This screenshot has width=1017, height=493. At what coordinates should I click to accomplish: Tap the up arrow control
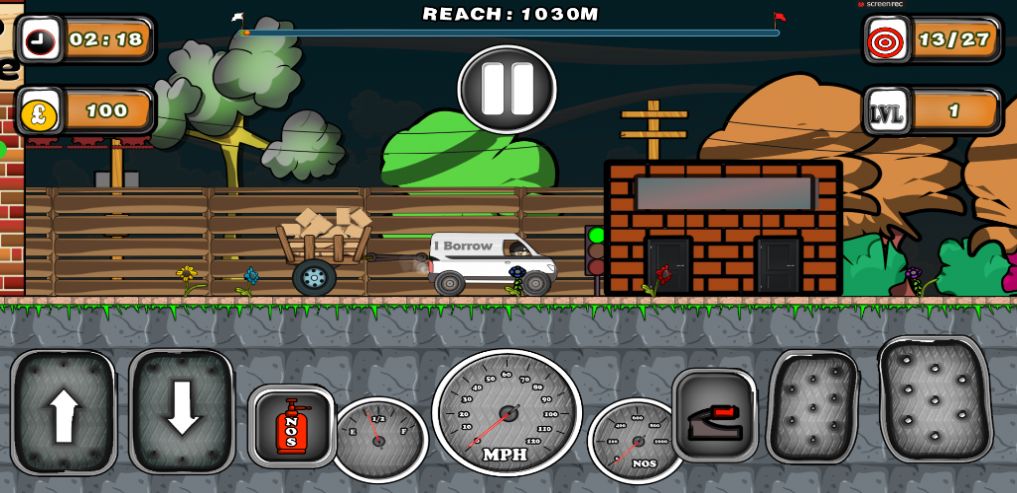(x=64, y=410)
